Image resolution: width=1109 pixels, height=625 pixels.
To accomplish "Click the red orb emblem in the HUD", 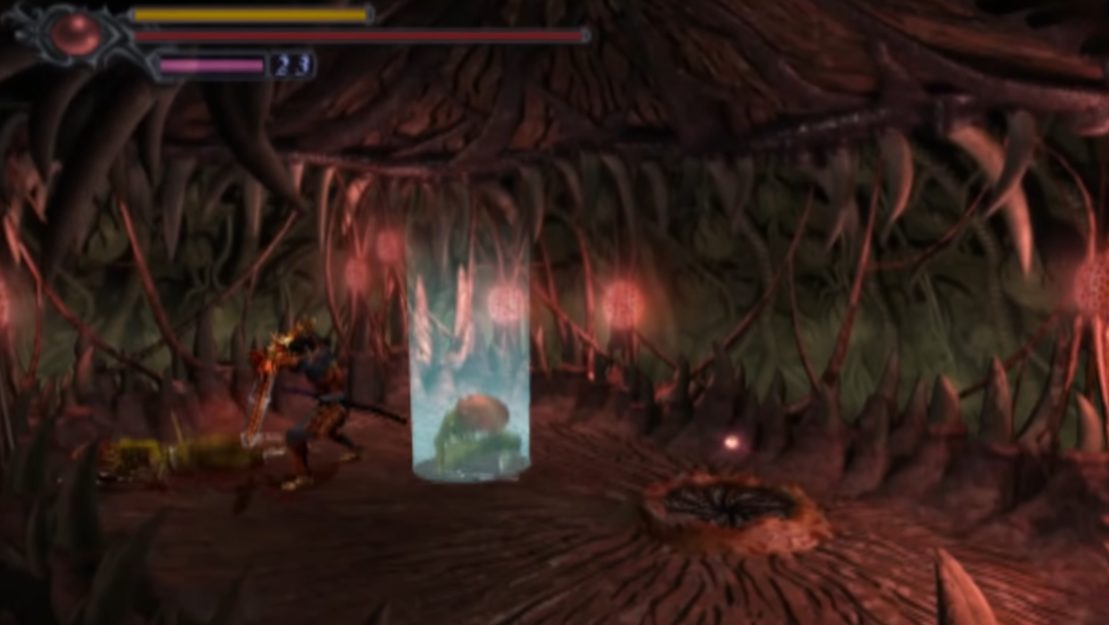I will (73, 34).
